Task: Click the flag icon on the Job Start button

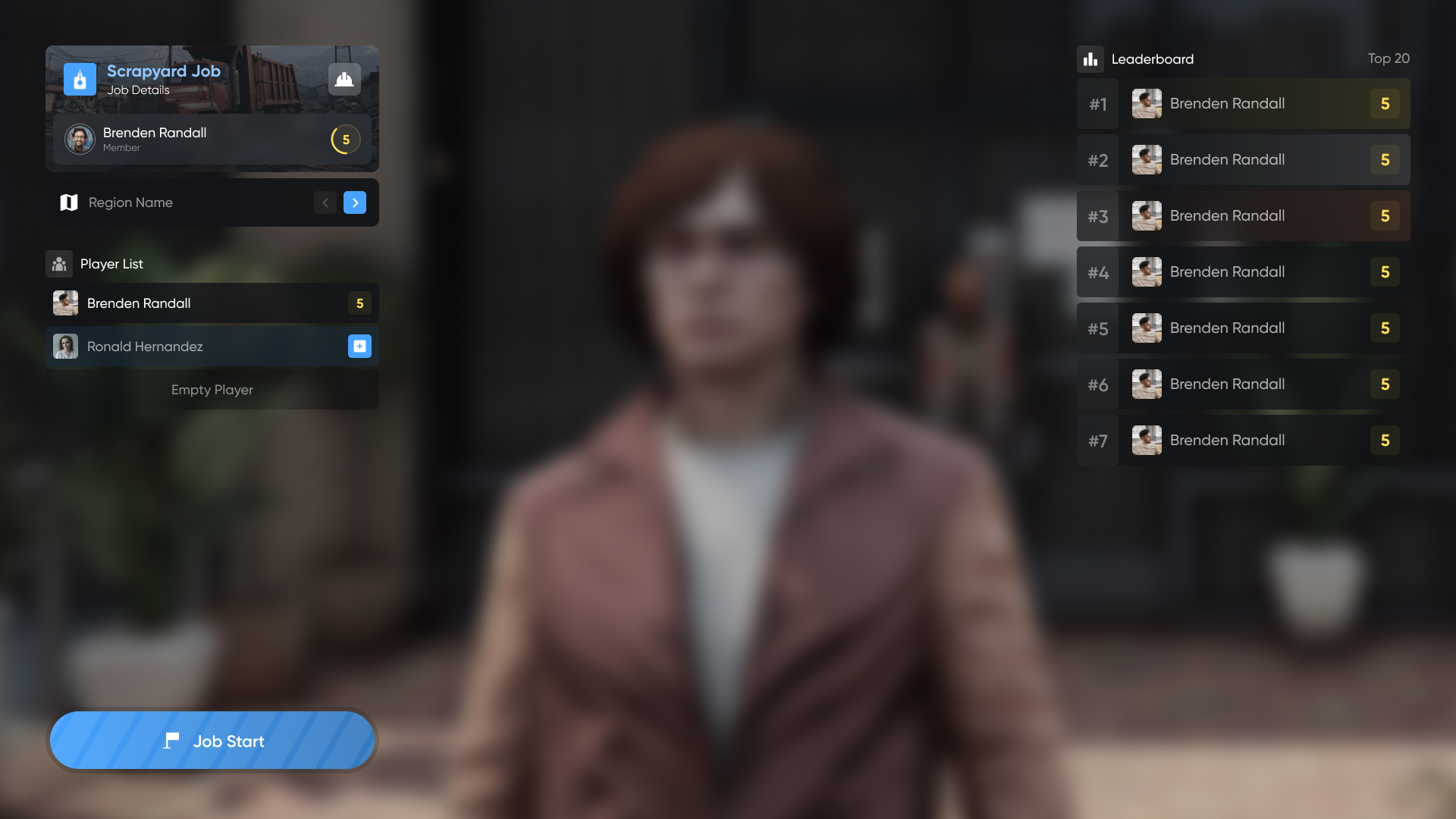Action: 172,741
